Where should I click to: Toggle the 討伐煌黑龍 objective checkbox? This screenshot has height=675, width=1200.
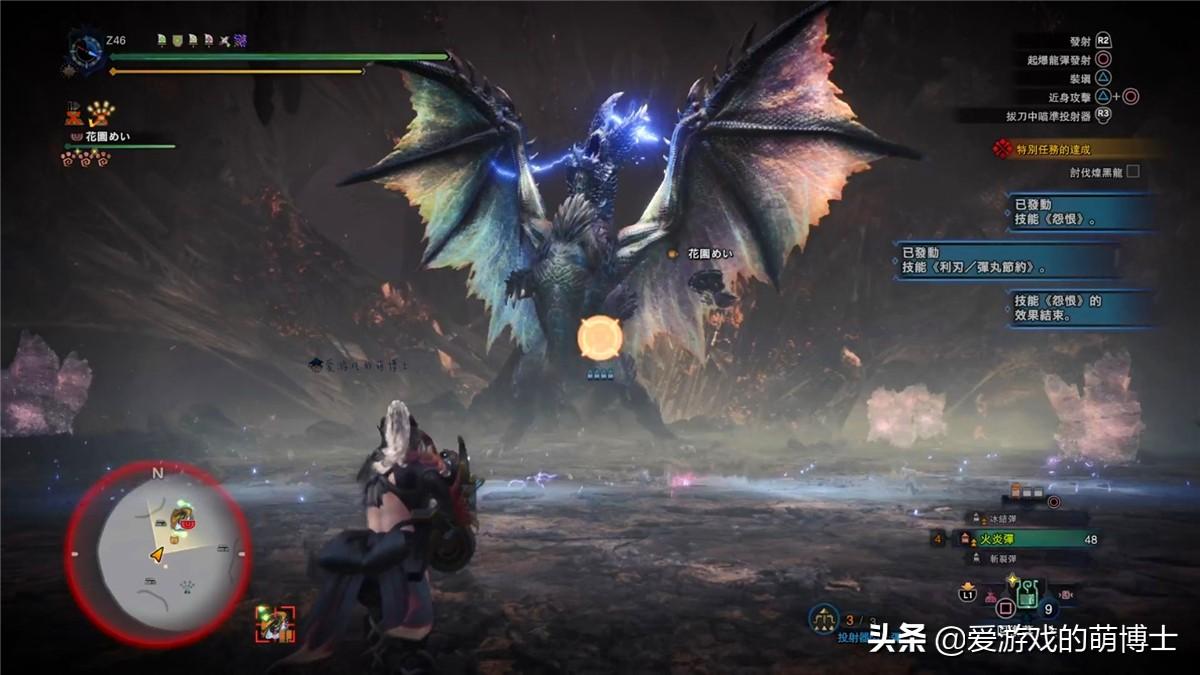pyautogui.click(x=1133, y=171)
